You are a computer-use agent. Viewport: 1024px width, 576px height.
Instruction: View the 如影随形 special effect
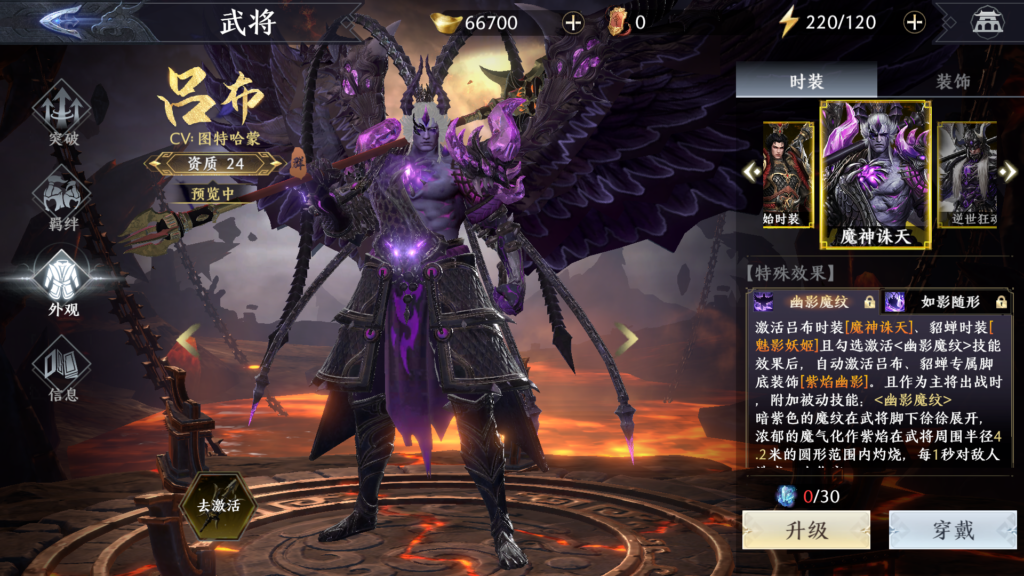click(946, 300)
